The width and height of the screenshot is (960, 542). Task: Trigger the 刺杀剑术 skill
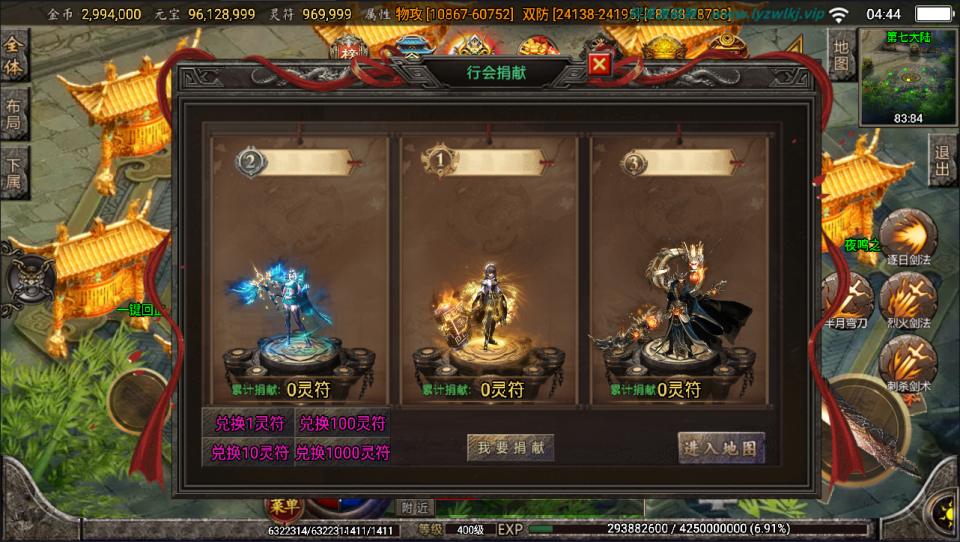908,362
